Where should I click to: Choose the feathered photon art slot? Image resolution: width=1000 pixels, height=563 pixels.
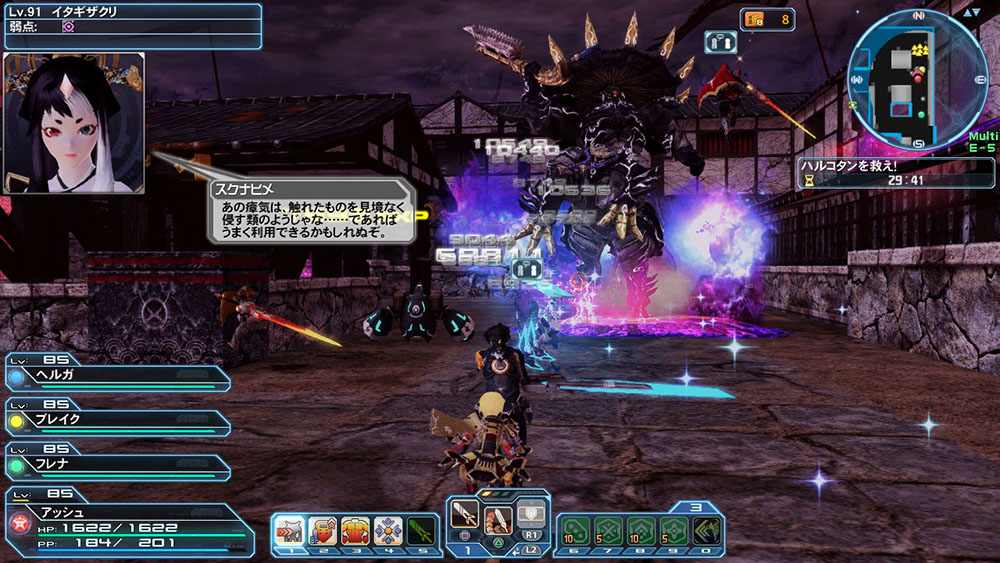(x=498, y=519)
